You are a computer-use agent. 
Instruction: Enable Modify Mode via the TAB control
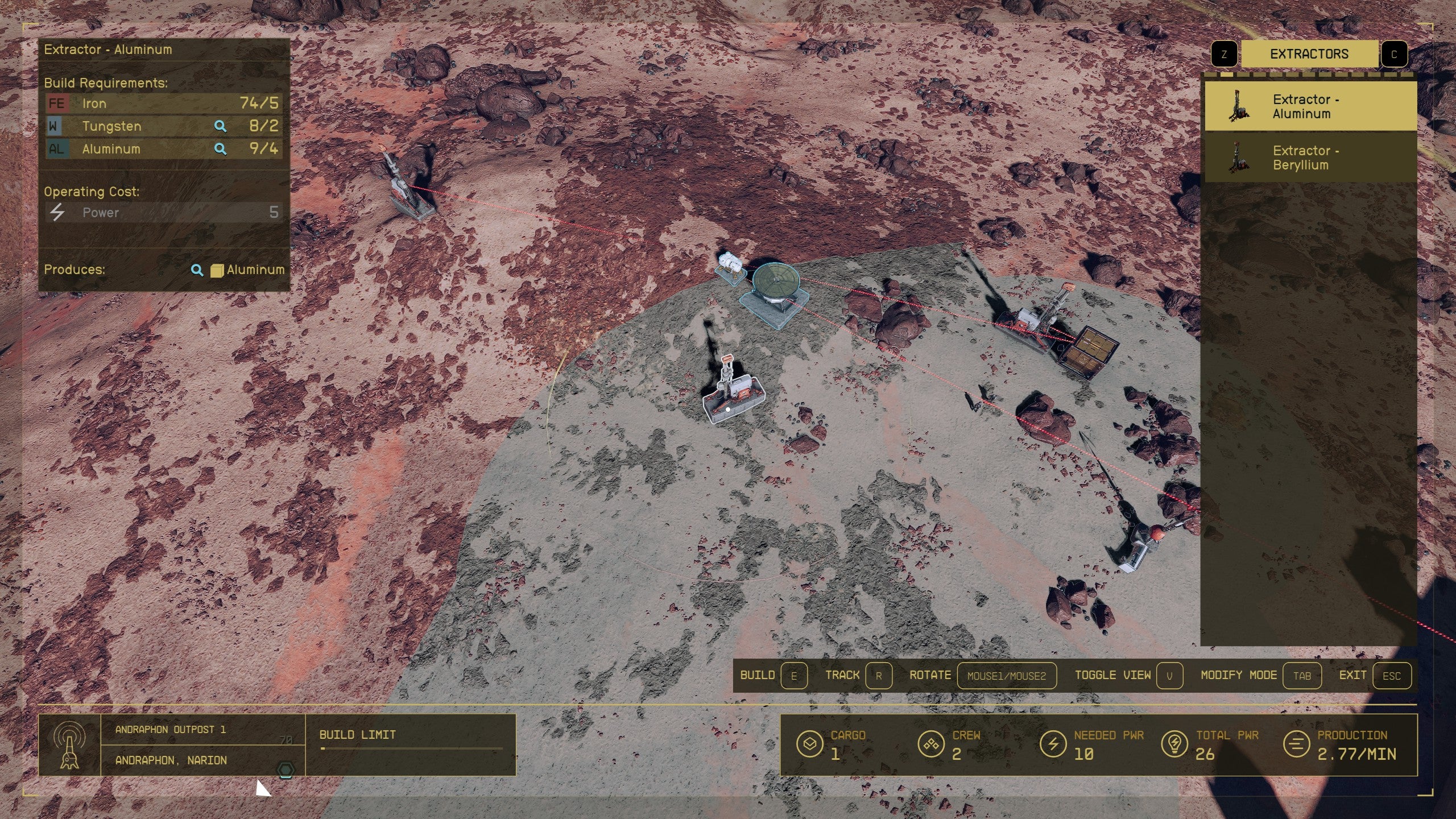tap(1303, 676)
